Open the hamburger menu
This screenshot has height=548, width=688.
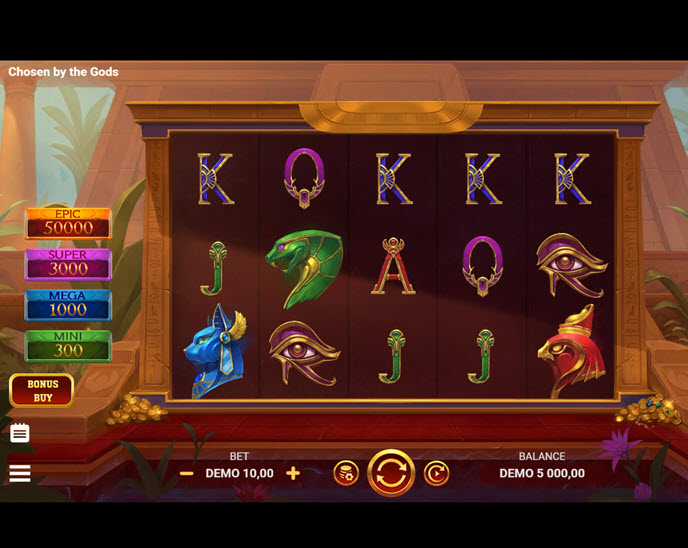(x=20, y=473)
